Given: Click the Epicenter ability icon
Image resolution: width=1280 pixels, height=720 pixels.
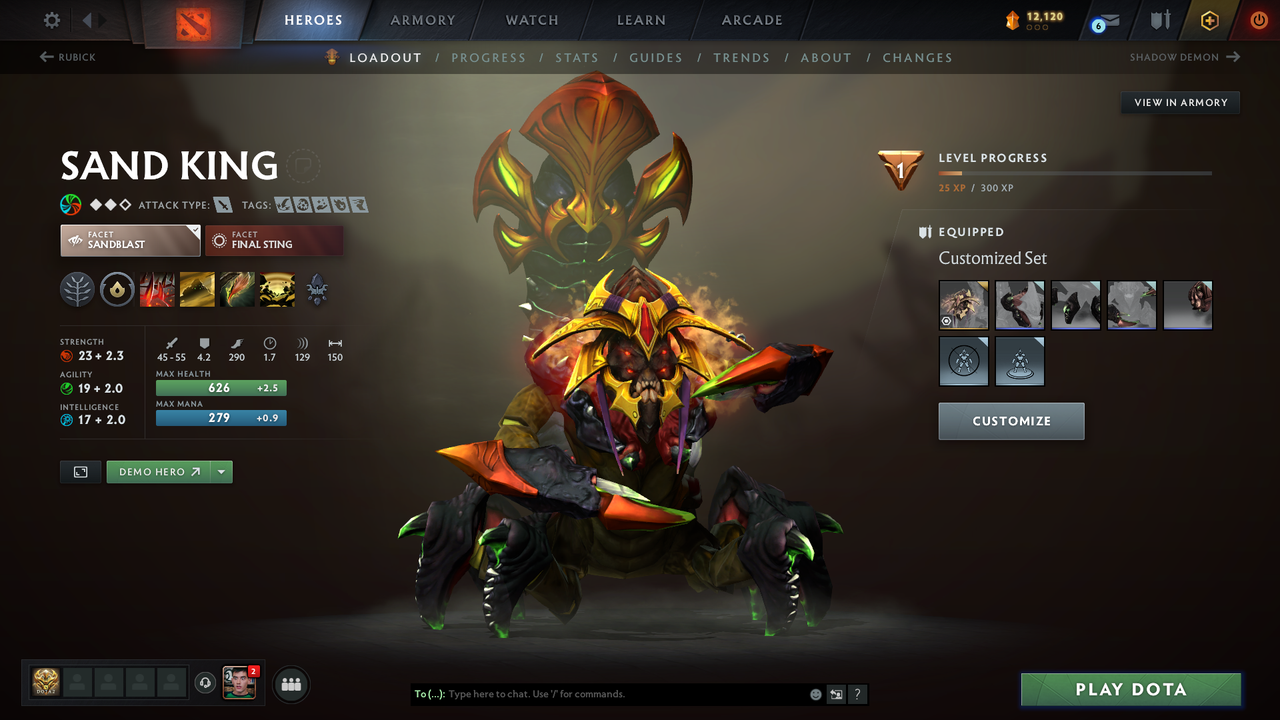Looking at the screenshot, I should [277, 290].
